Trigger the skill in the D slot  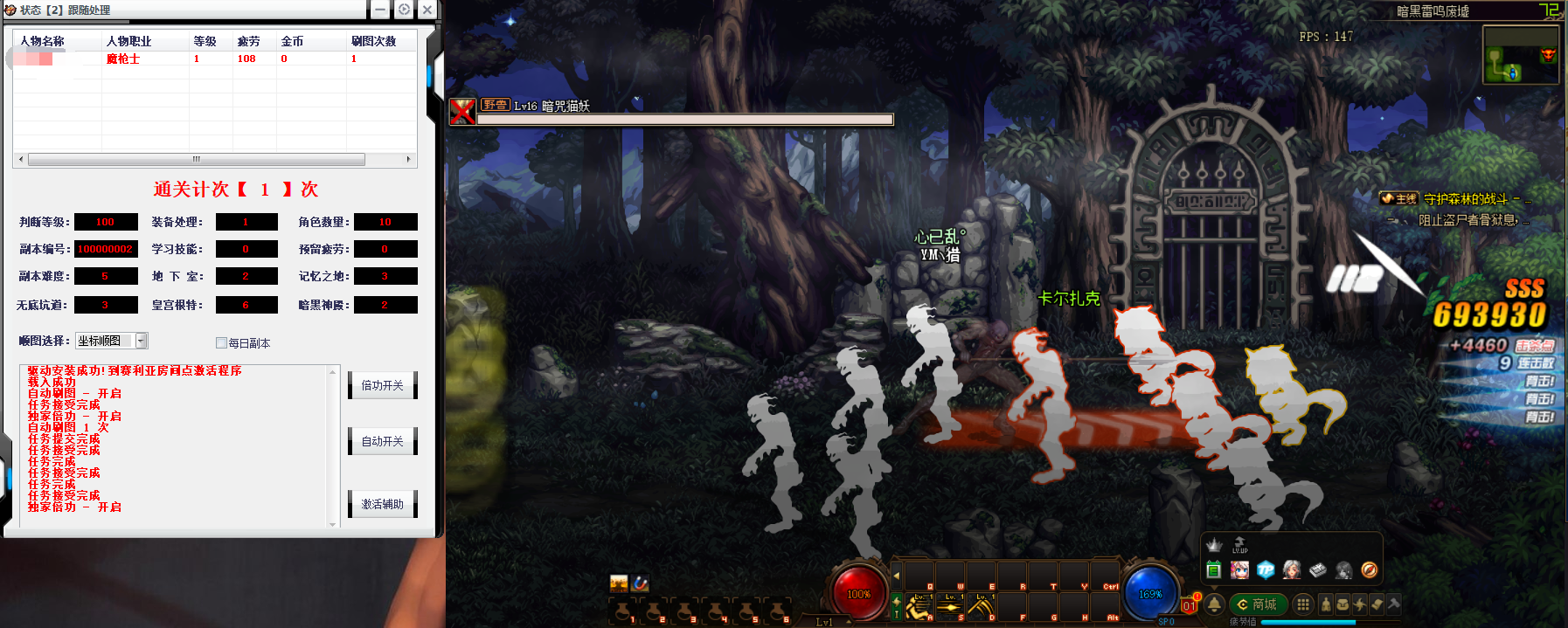pyautogui.click(x=981, y=605)
